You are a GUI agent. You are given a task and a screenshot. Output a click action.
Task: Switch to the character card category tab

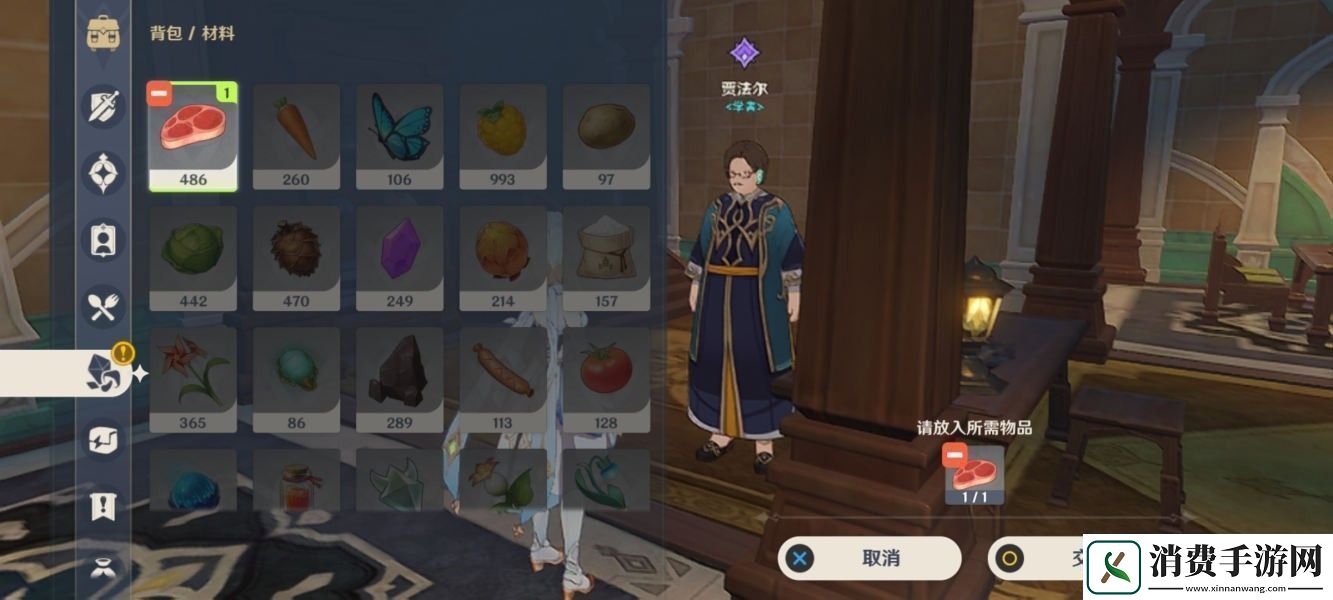point(104,240)
